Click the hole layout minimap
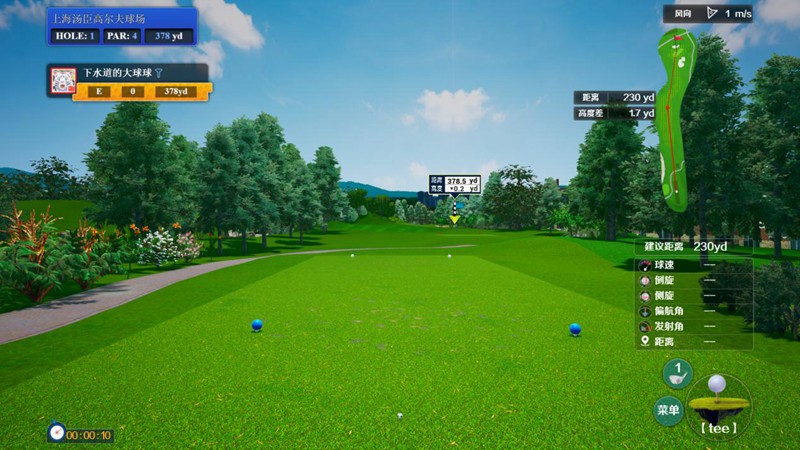This screenshot has height=450, width=800. pyautogui.click(x=676, y=120)
